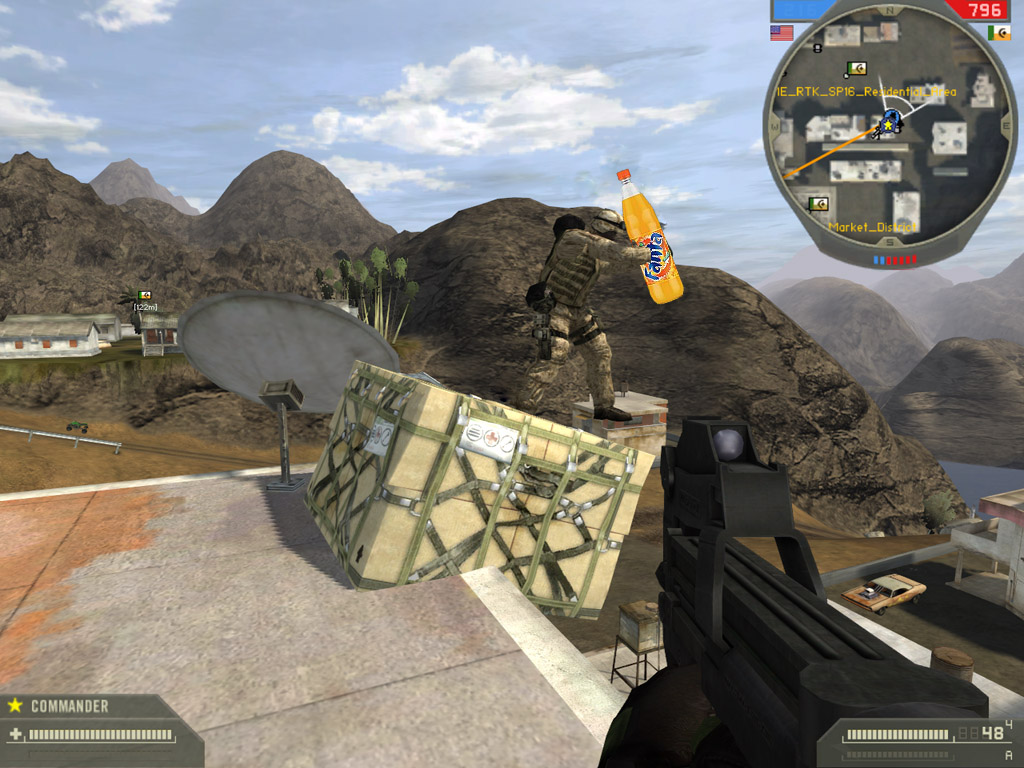Click the distant flag marker labeled 122m
Screen dimensions: 1024x768
[x=146, y=296]
